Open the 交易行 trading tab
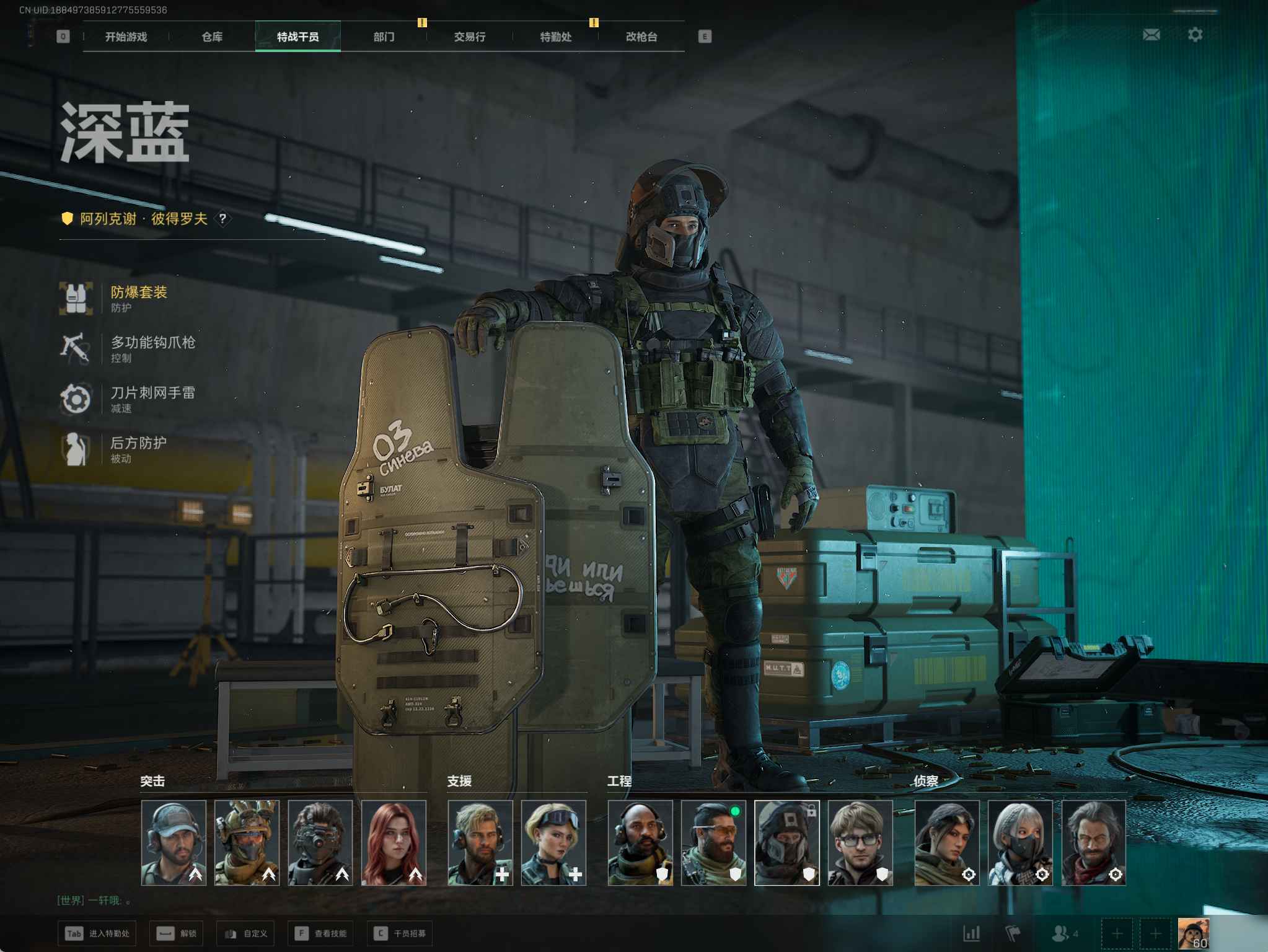The image size is (1268, 952). click(x=469, y=37)
